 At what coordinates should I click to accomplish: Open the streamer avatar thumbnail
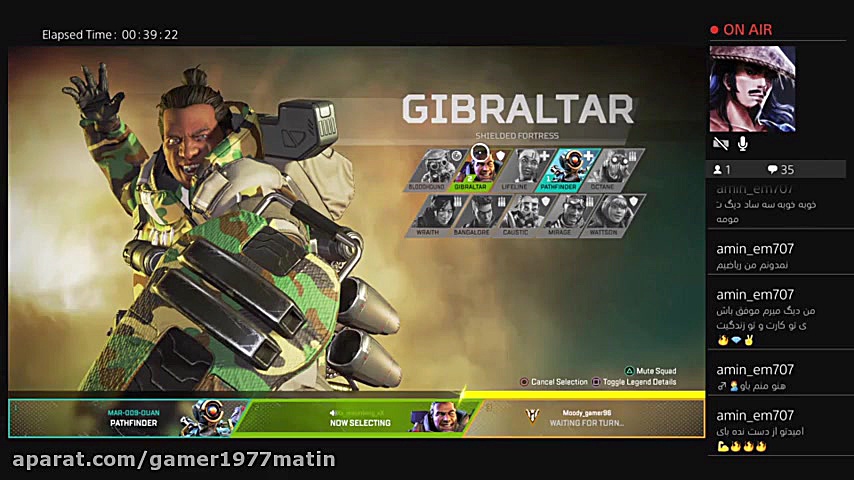(752, 89)
